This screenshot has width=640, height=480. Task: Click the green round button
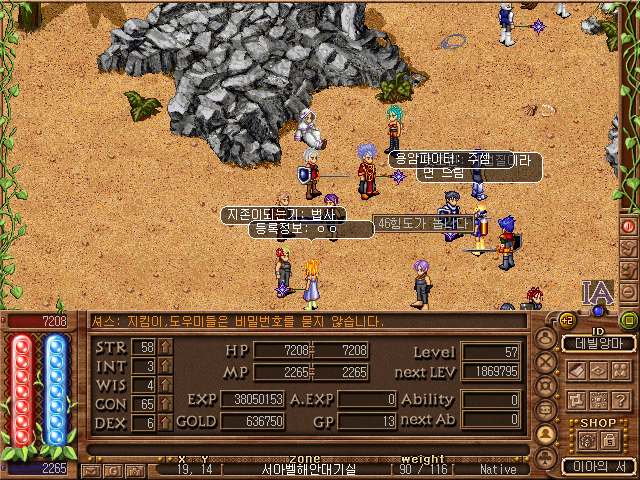point(629,321)
